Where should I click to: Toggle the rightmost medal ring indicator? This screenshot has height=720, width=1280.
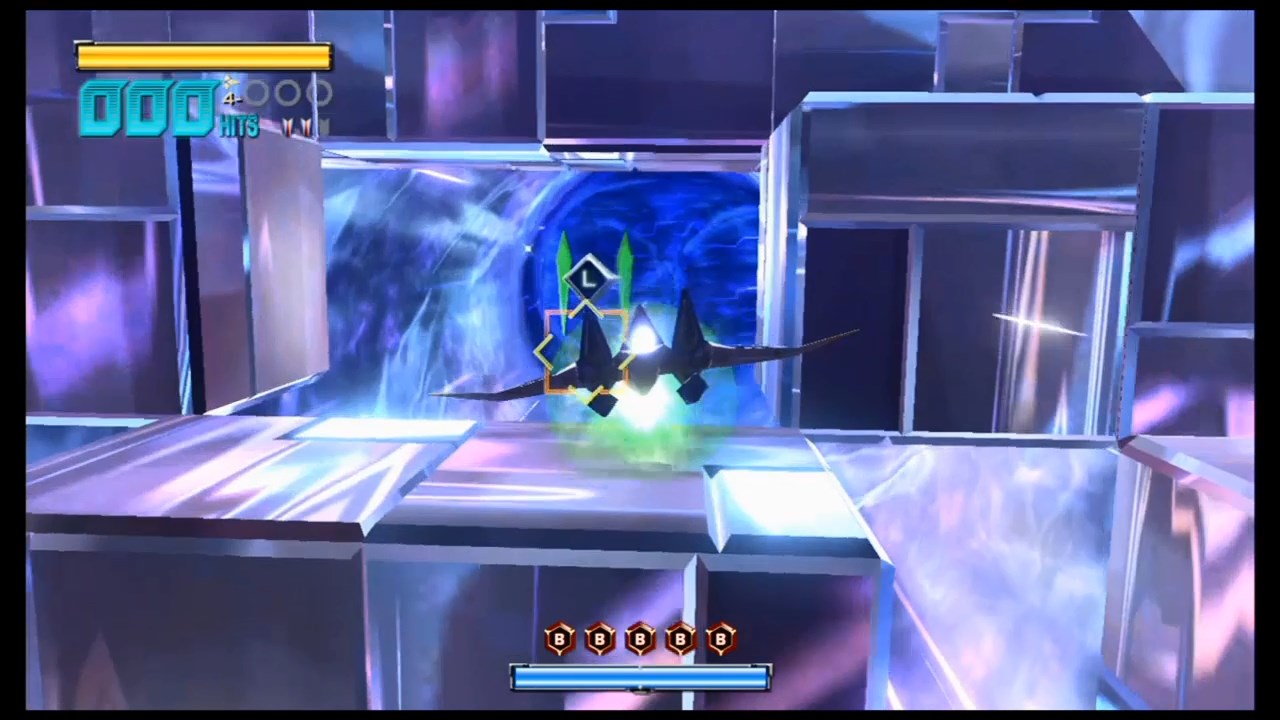pos(320,91)
